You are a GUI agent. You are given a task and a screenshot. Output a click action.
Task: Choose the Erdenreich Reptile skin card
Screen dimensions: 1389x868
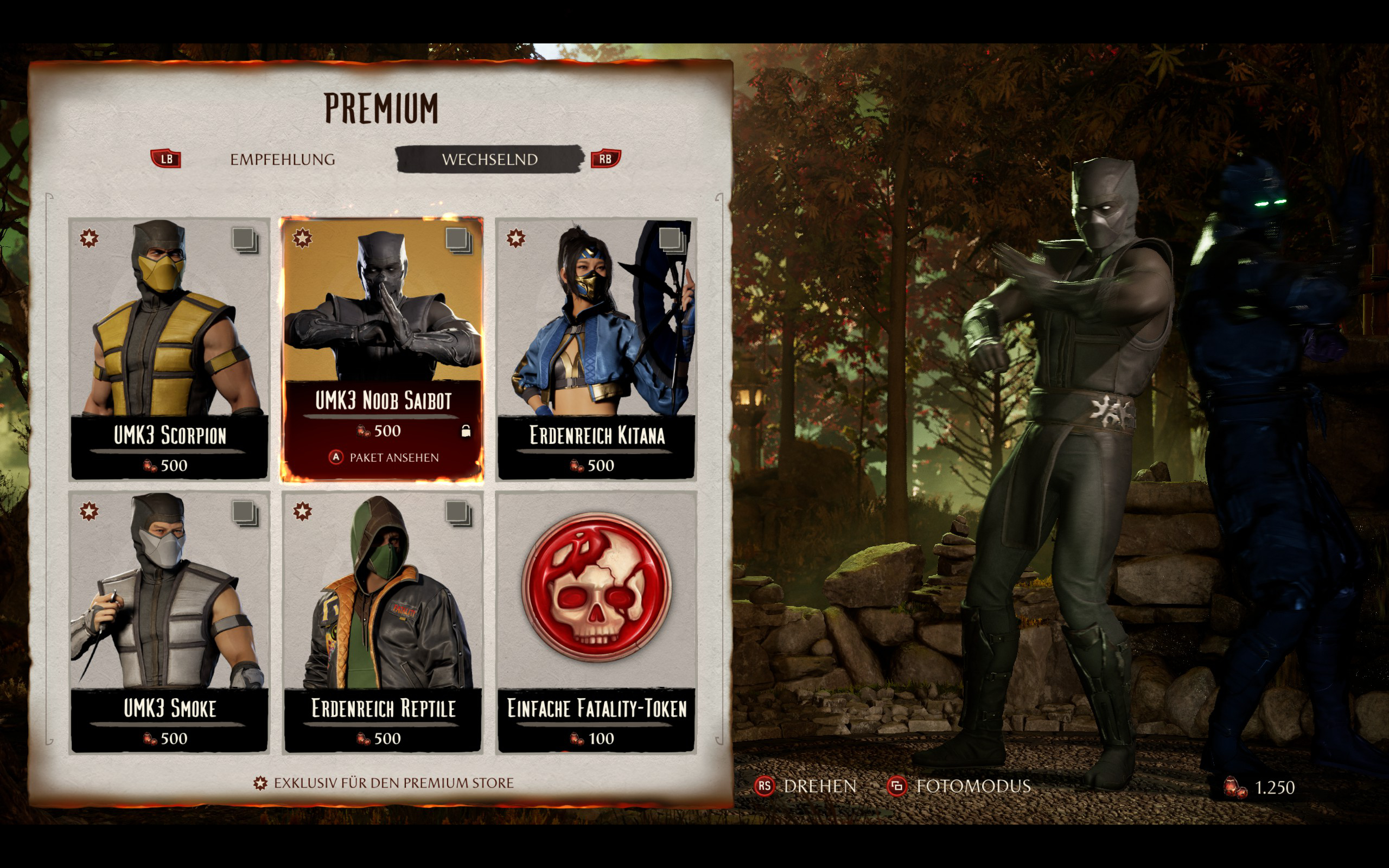[x=383, y=621]
